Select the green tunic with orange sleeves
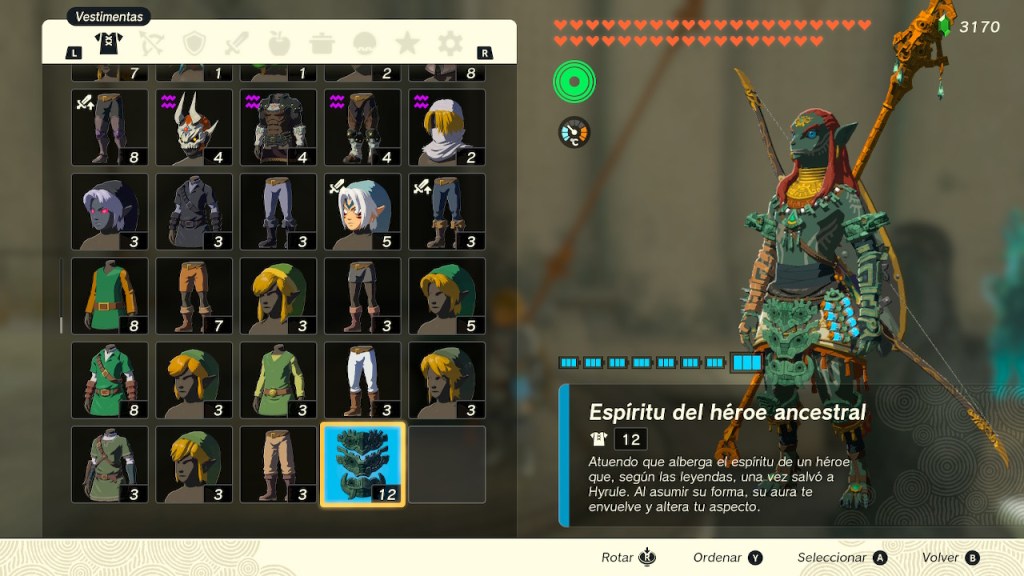The image size is (1024, 576). [110, 296]
